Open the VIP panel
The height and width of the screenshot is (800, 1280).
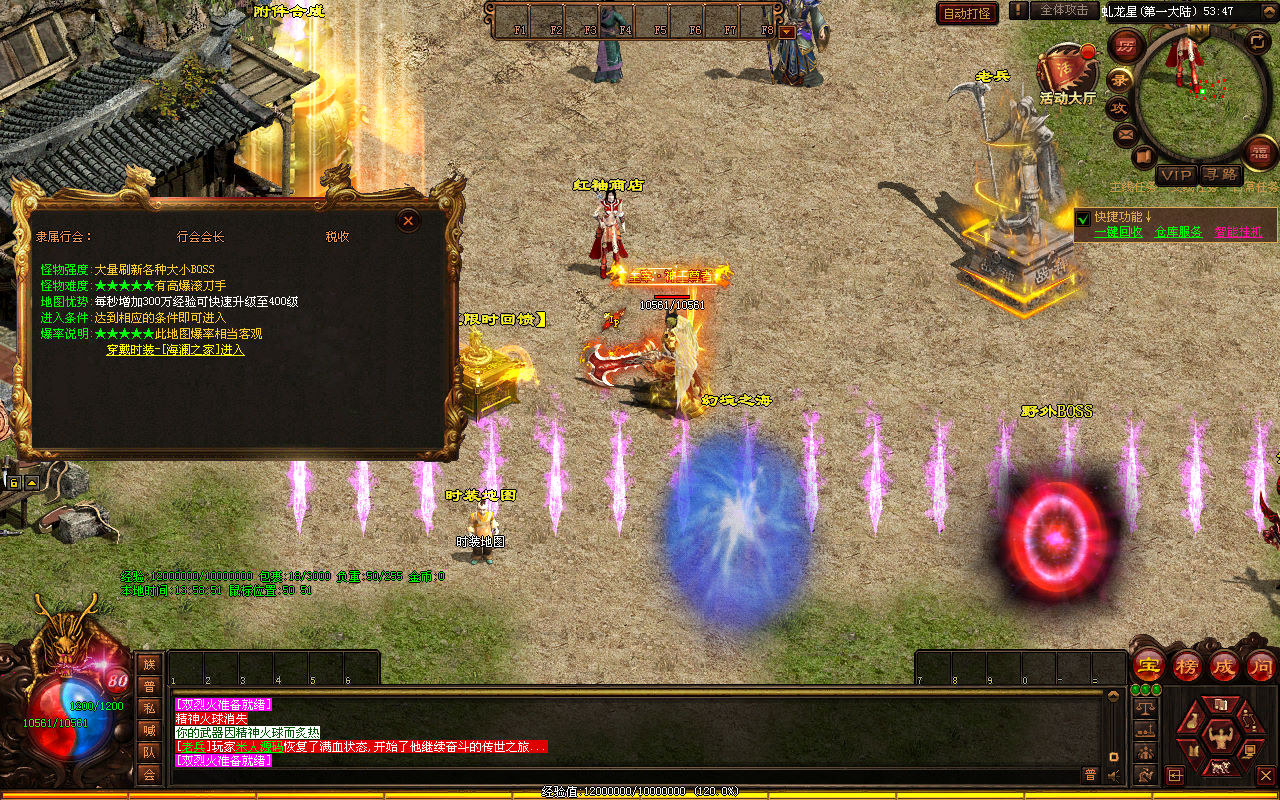click(x=1176, y=175)
